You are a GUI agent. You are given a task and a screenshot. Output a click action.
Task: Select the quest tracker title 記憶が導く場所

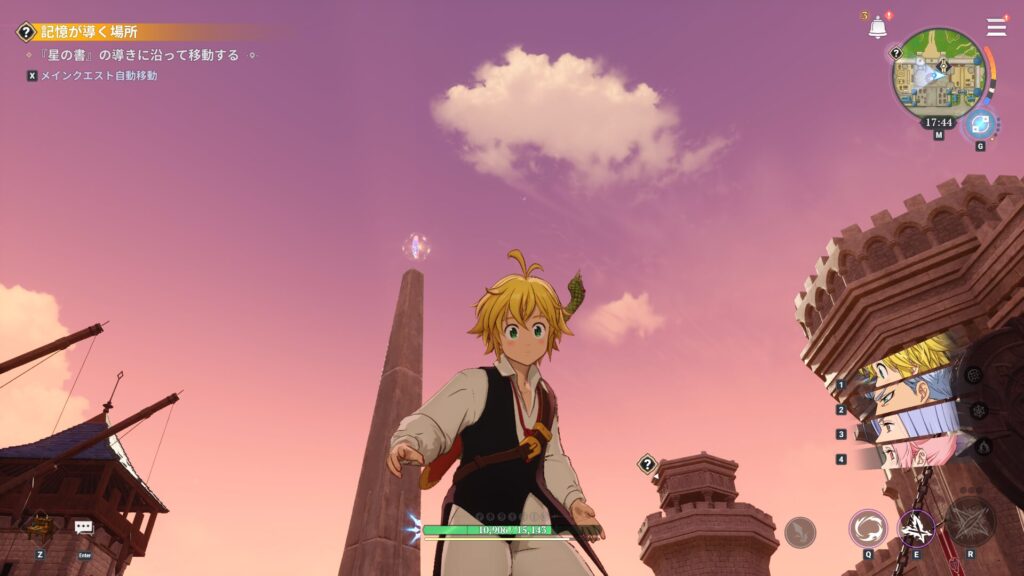[x=90, y=32]
